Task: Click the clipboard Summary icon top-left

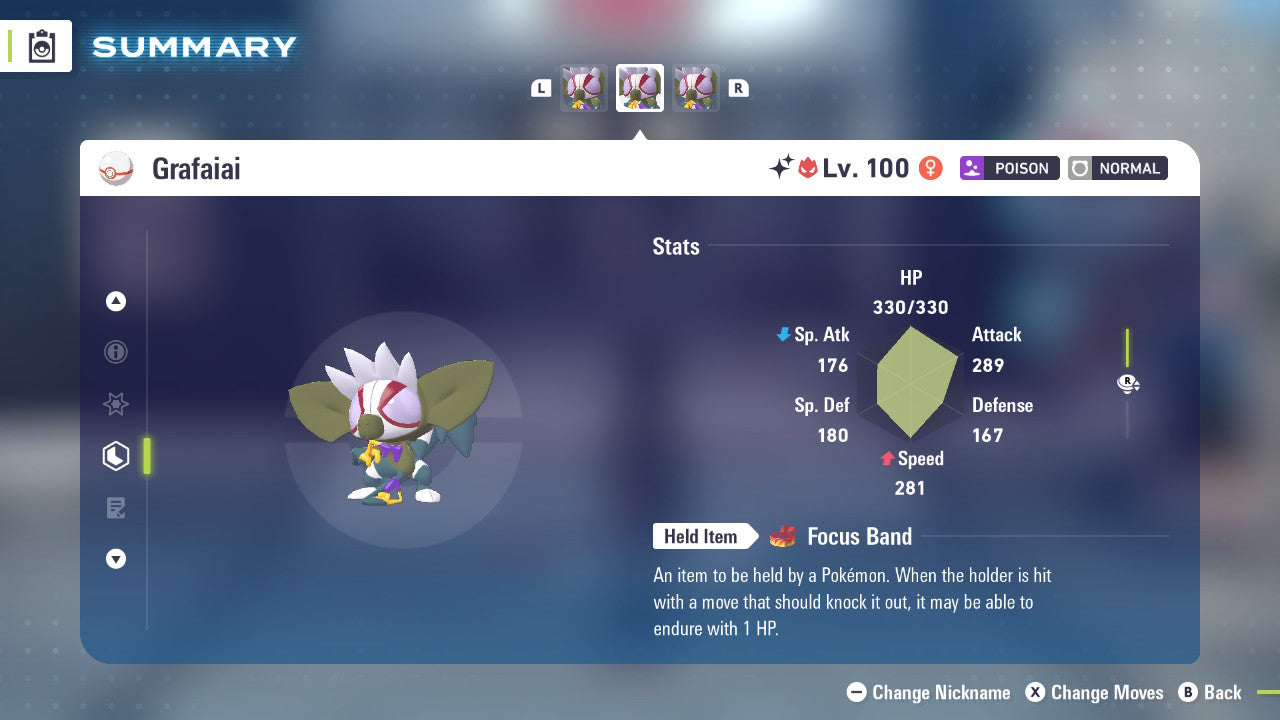Action: (40, 46)
